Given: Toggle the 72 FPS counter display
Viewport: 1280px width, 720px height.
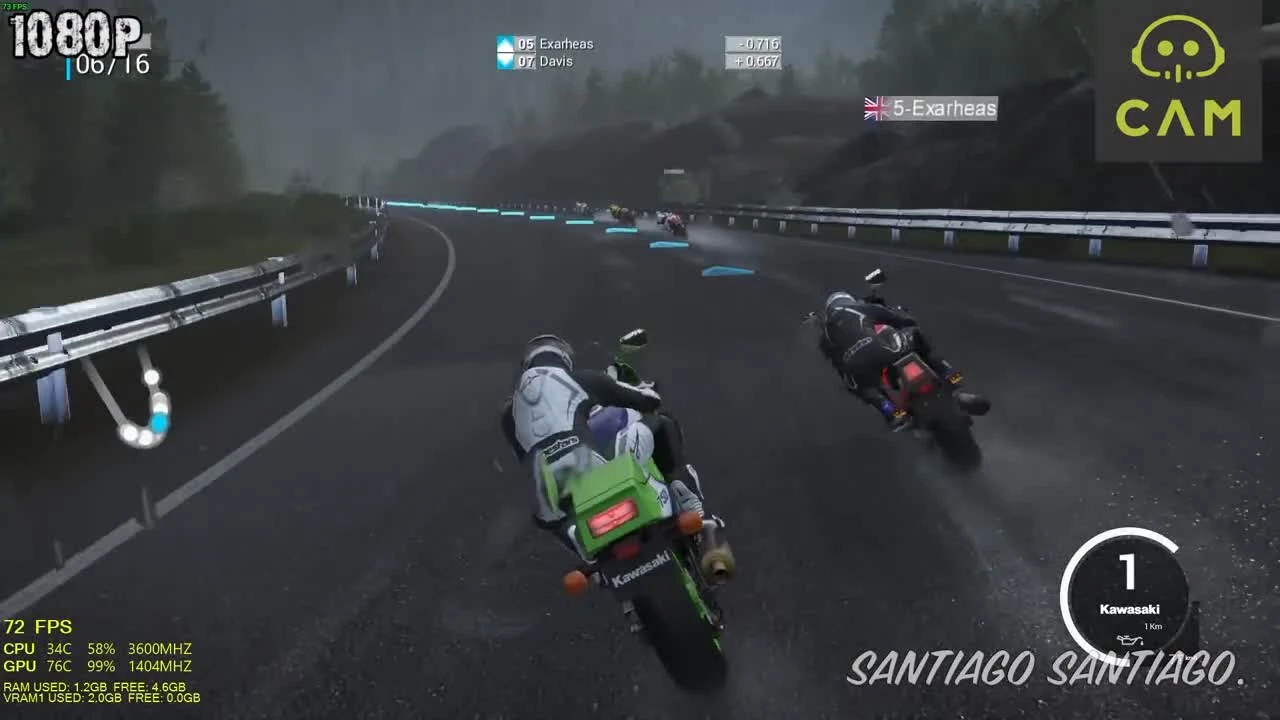Looking at the screenshot, I should click(38, 627).
